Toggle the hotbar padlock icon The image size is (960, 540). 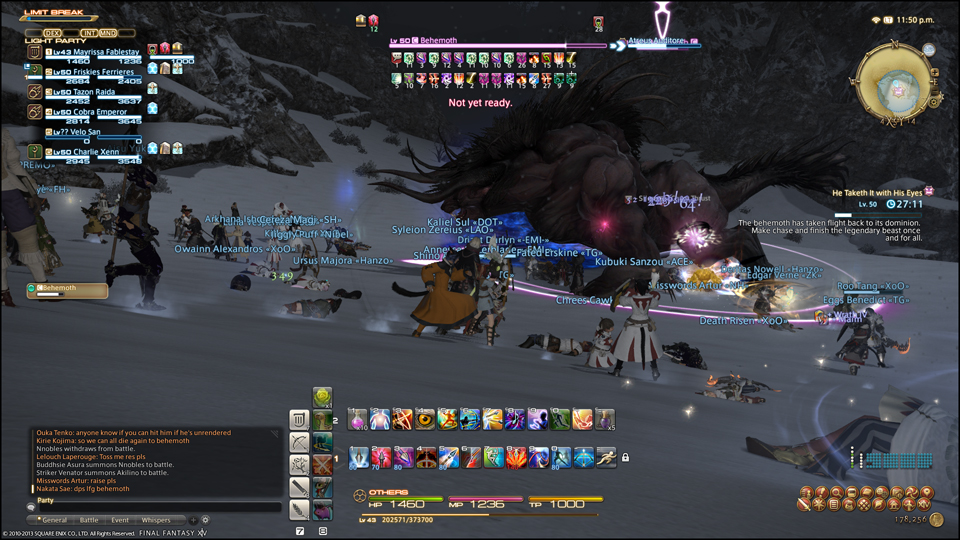(625, 458)
